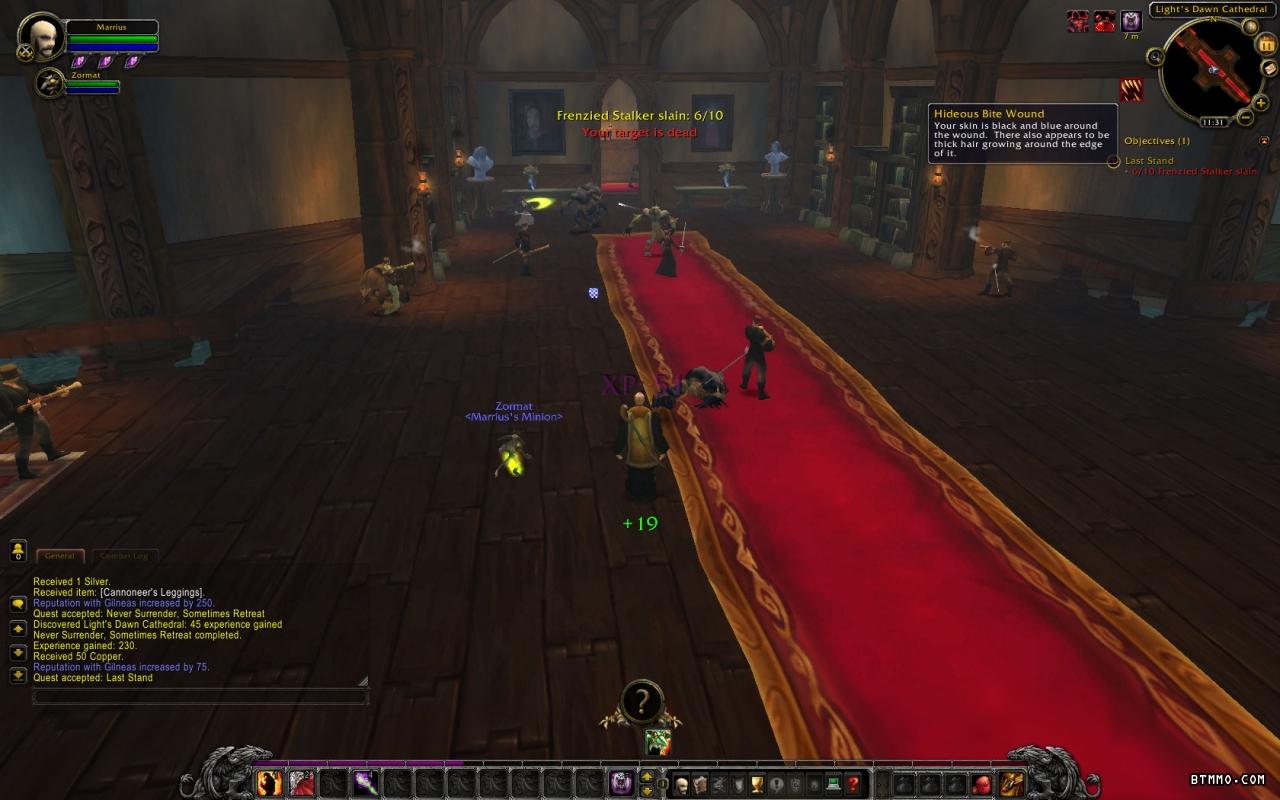This screenshot has height=800, width=1280.
Task: Zoom out the minimap with the minus button
Action: (1245, 117)
